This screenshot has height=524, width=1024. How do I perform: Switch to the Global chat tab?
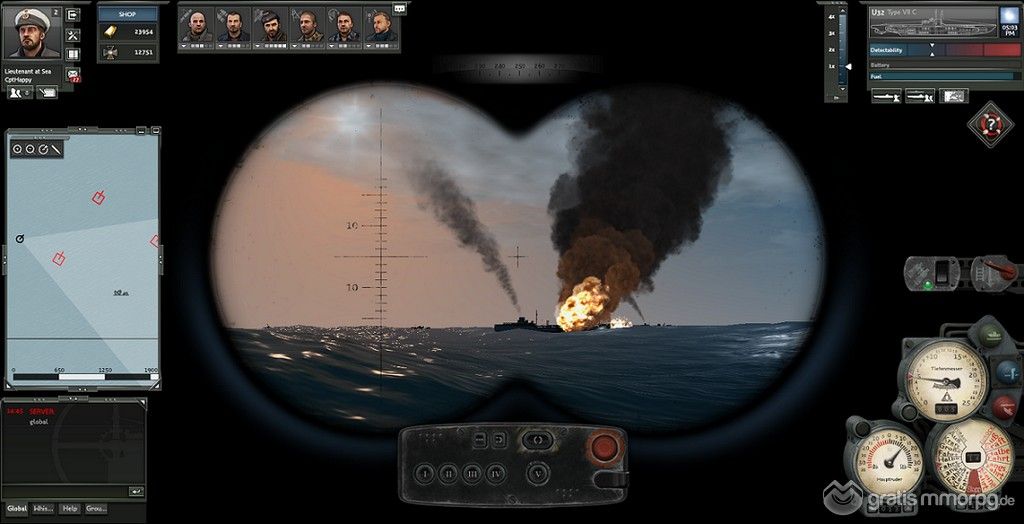click(19, 508)
